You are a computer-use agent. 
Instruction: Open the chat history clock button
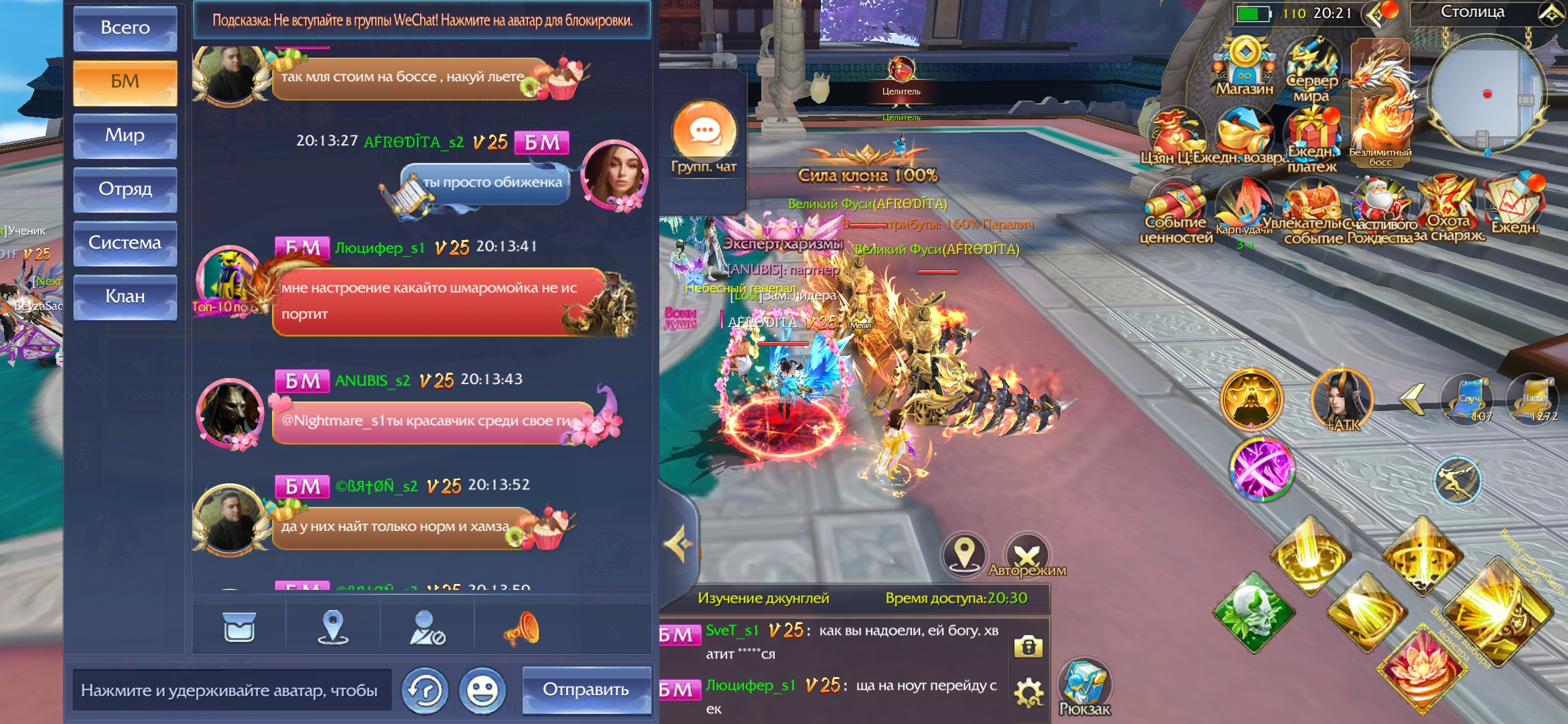425,690
